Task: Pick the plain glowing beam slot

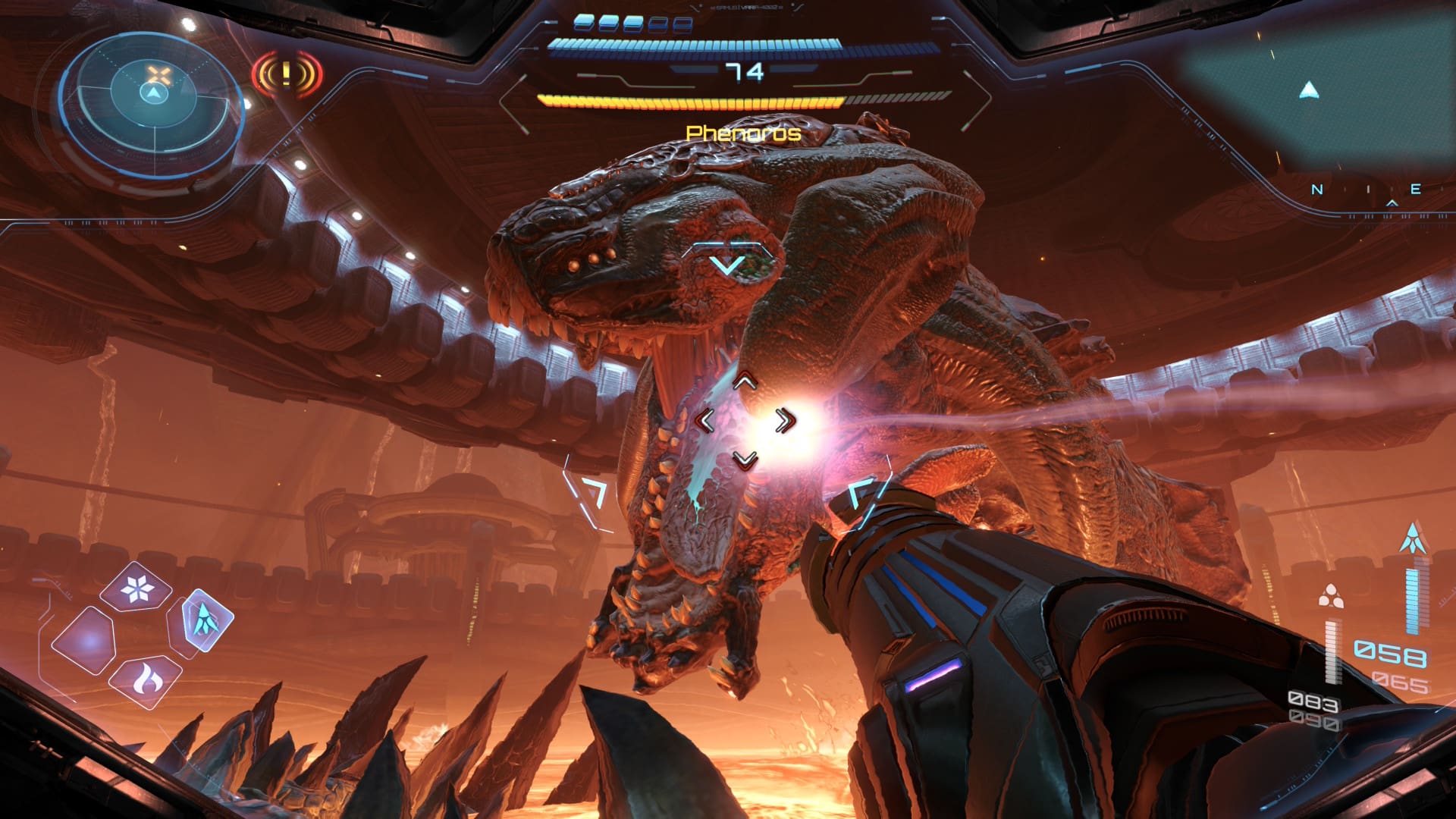Action: [x=84, y=642]
